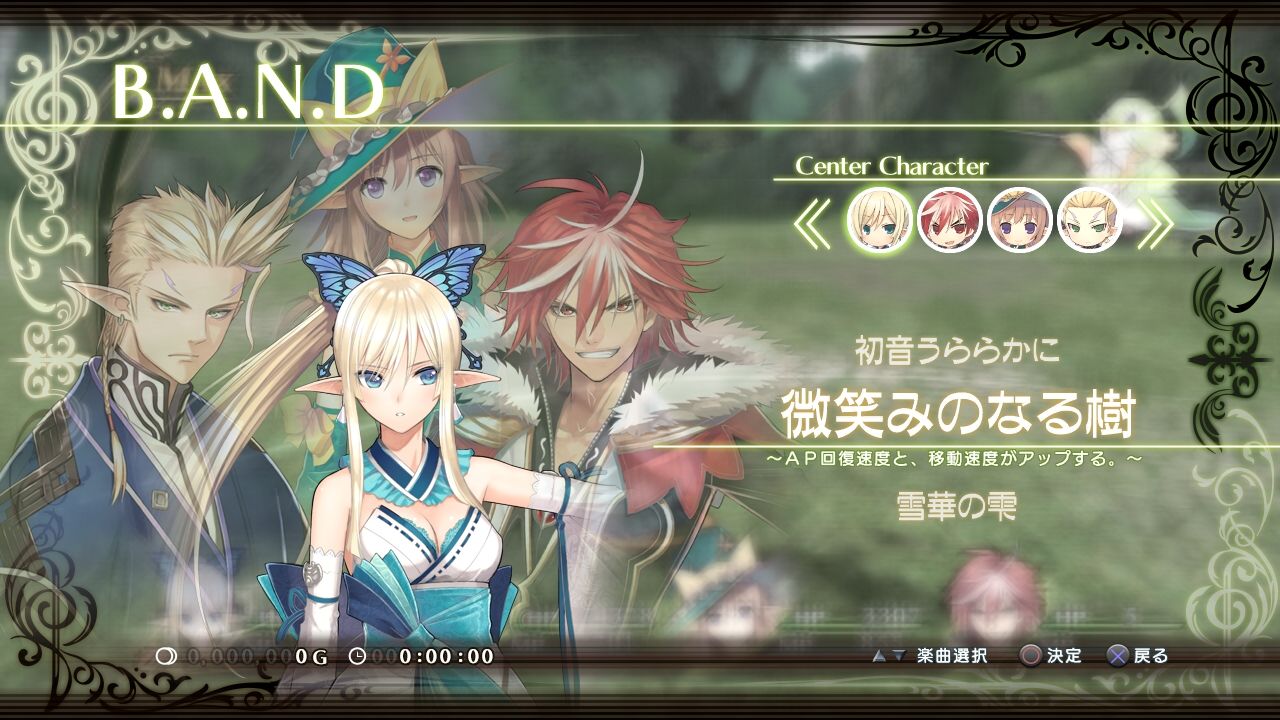Click the play time clock icon
Image resolution: width=1280 pixels, height=720 pixels.
pos(358,656)
